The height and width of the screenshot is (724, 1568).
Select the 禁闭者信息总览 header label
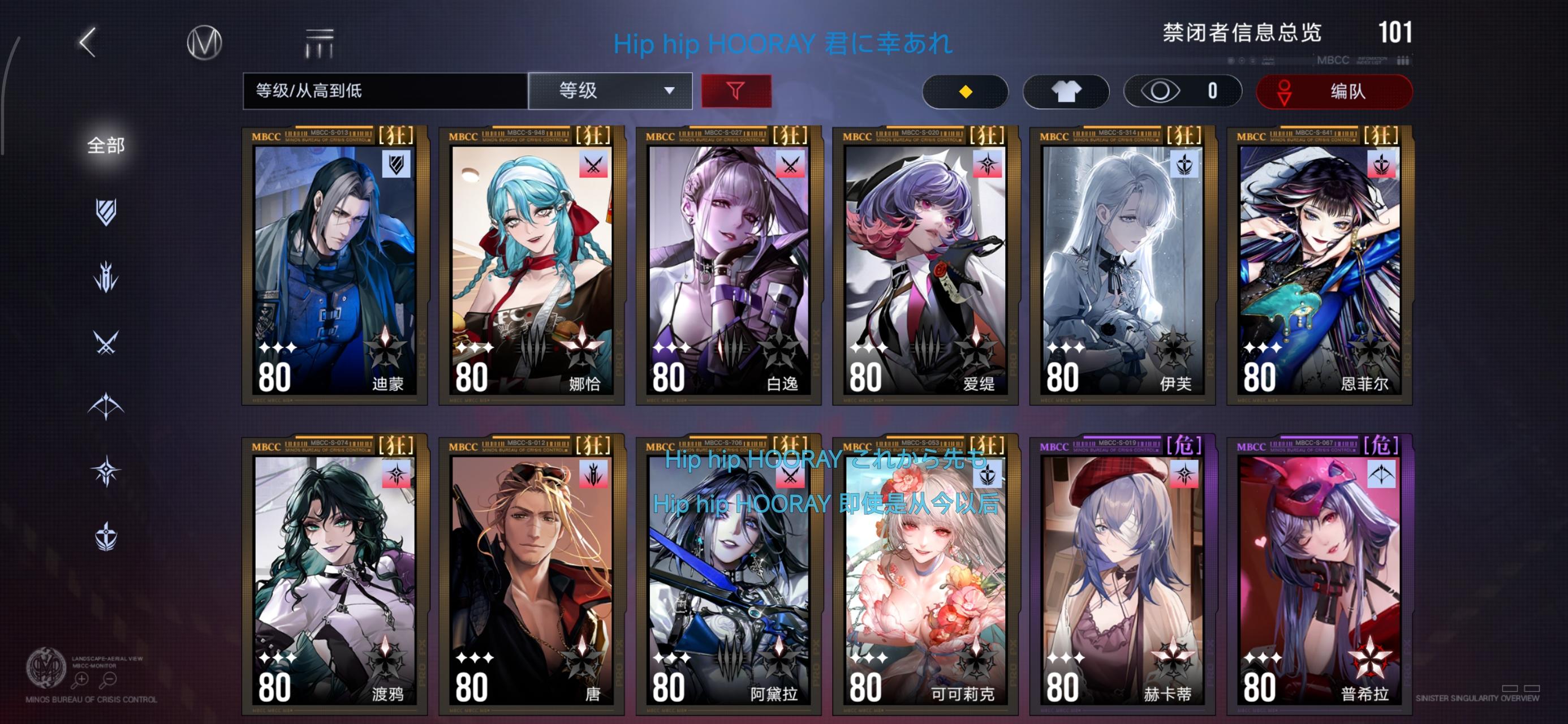click(1240, 35)
